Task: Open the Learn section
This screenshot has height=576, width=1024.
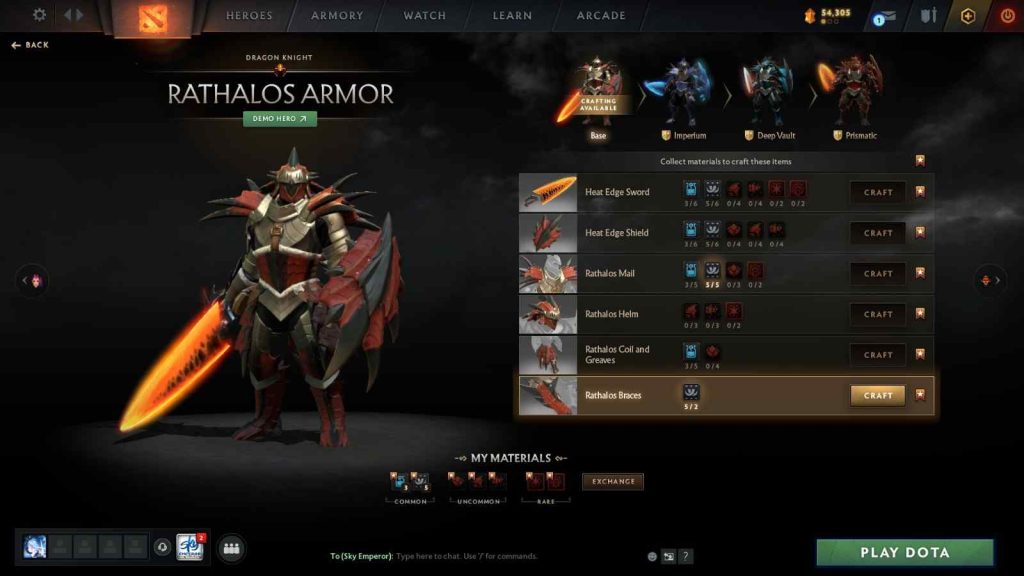Action: [512, 16]
